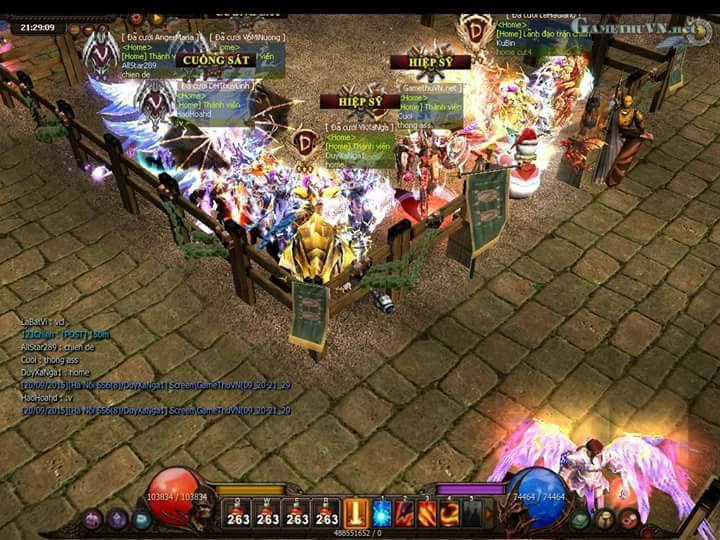This screenshot has width=720, height=540.
Task: Use the potion in the E slot
Action: pyautogui.click(x=297, y=513)
